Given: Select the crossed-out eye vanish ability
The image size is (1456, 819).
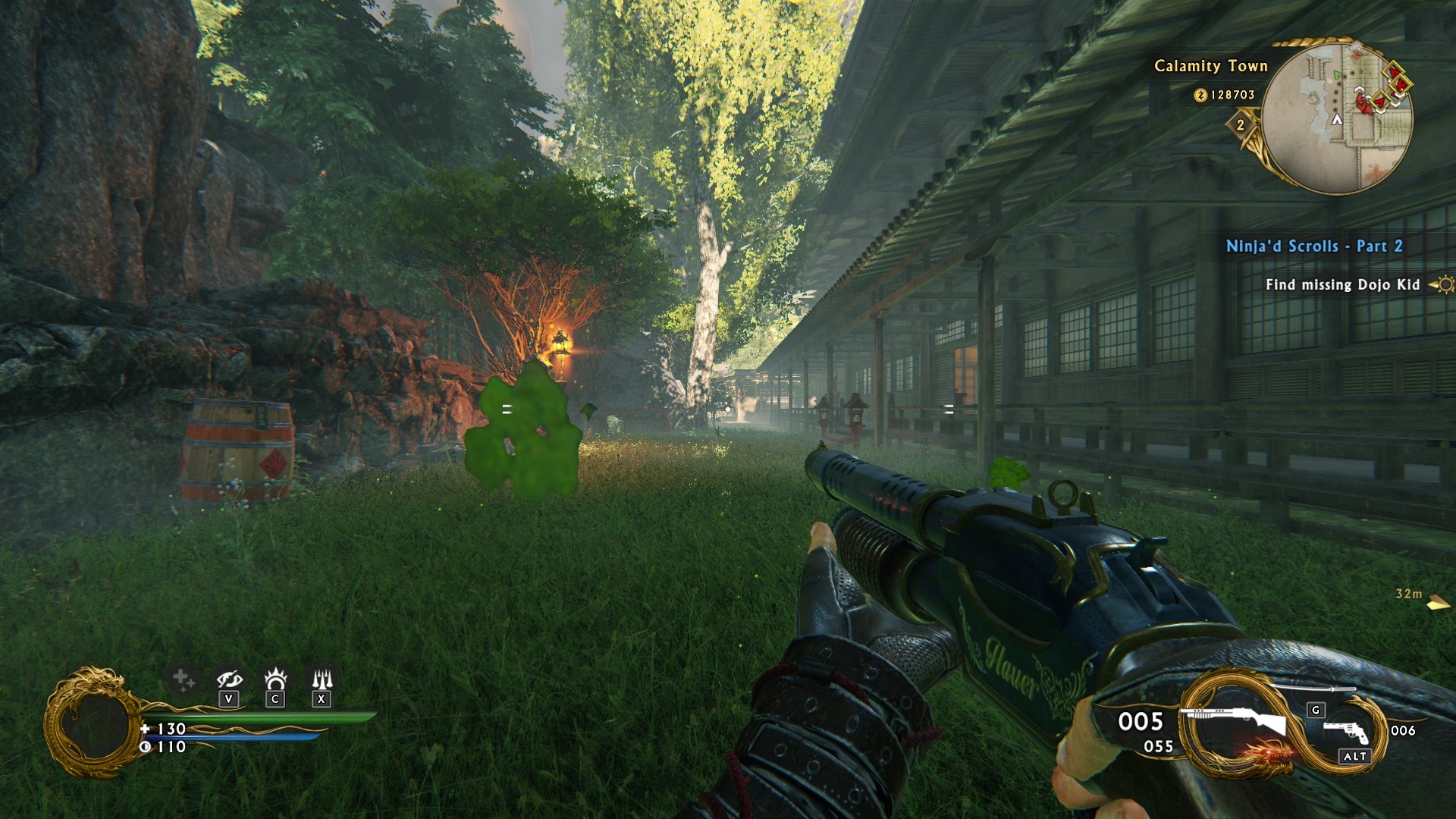Looking at the screenshot, I should [229, 679].
